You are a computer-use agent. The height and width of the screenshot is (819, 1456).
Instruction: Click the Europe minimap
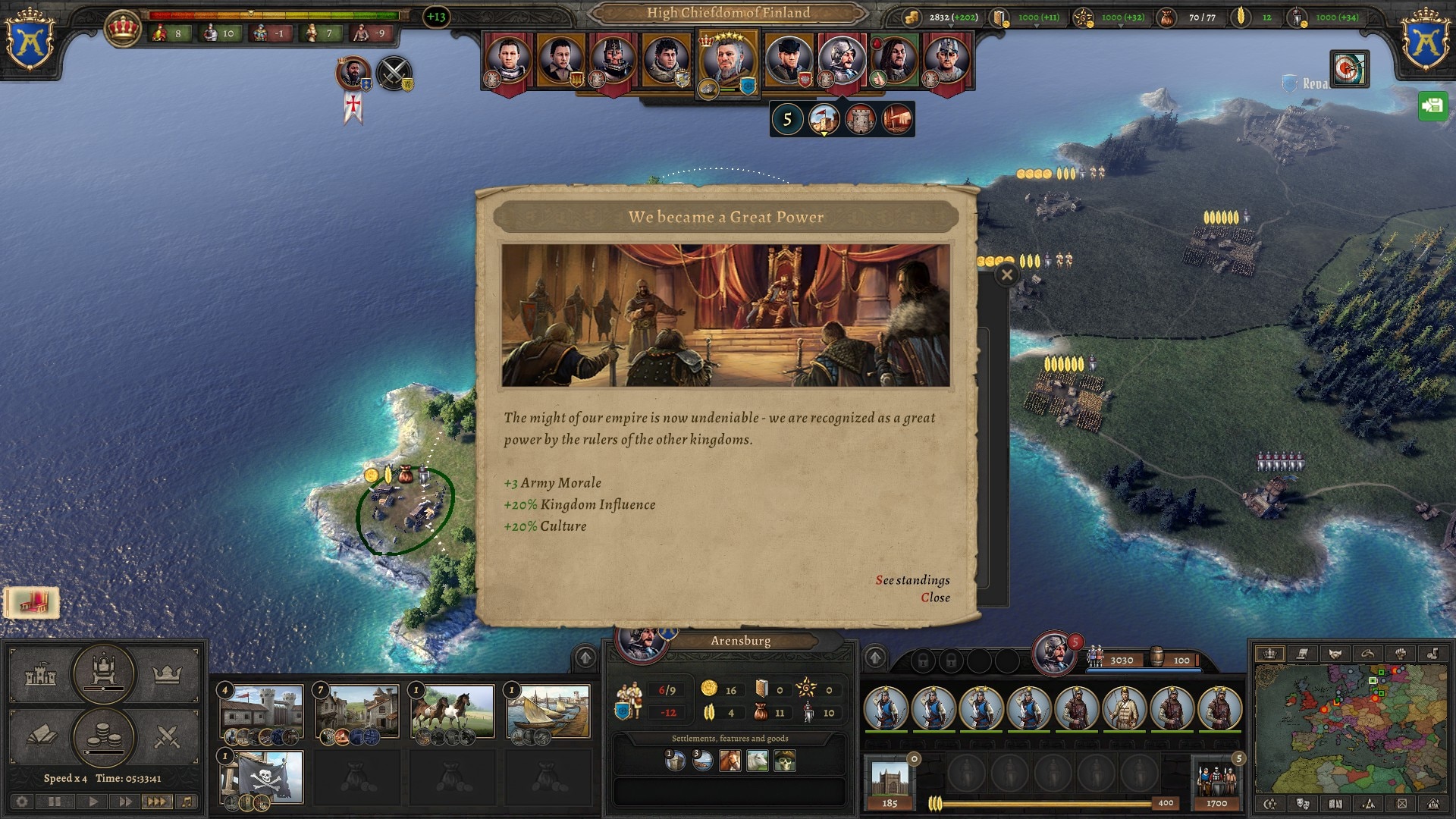click(1350, 728)
